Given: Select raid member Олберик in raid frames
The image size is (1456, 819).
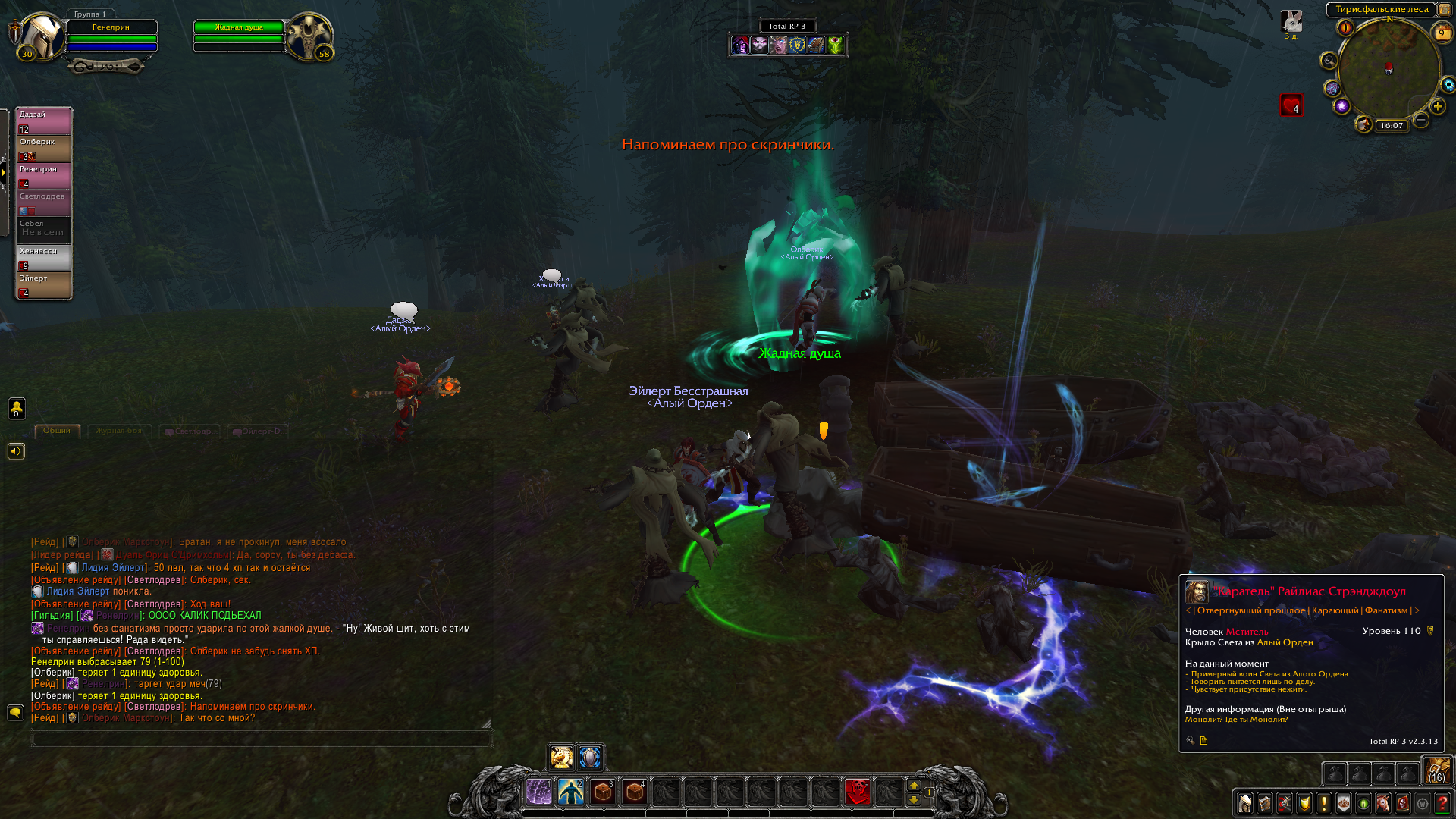Looking at the screenshot, I should 44,149.
